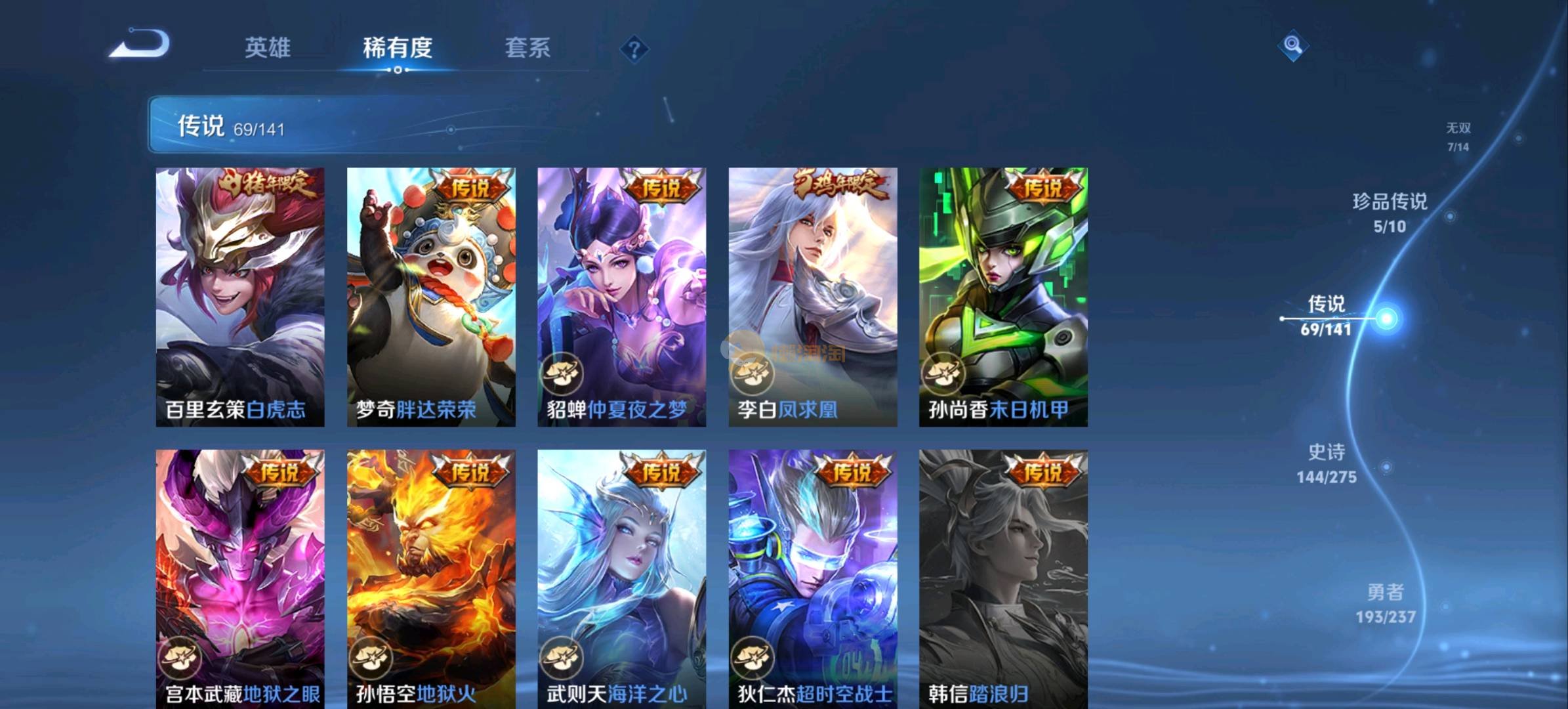The image size is (1568, 709).
Task: Pick the 宫本武藏 地狱之眼 skin card
Action: click(x=240, y=578)
